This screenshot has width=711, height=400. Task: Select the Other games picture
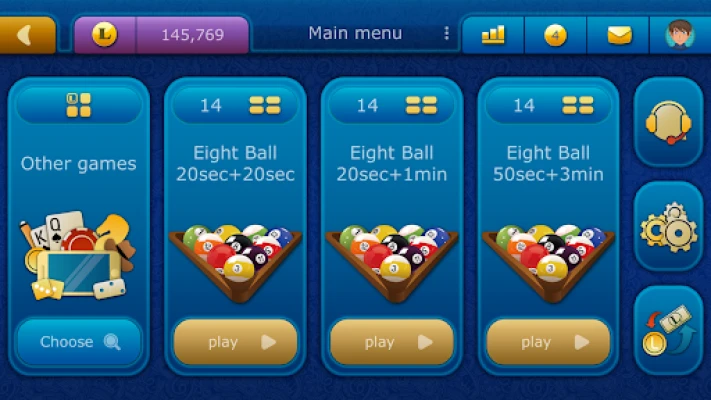(x=79, y=256)
